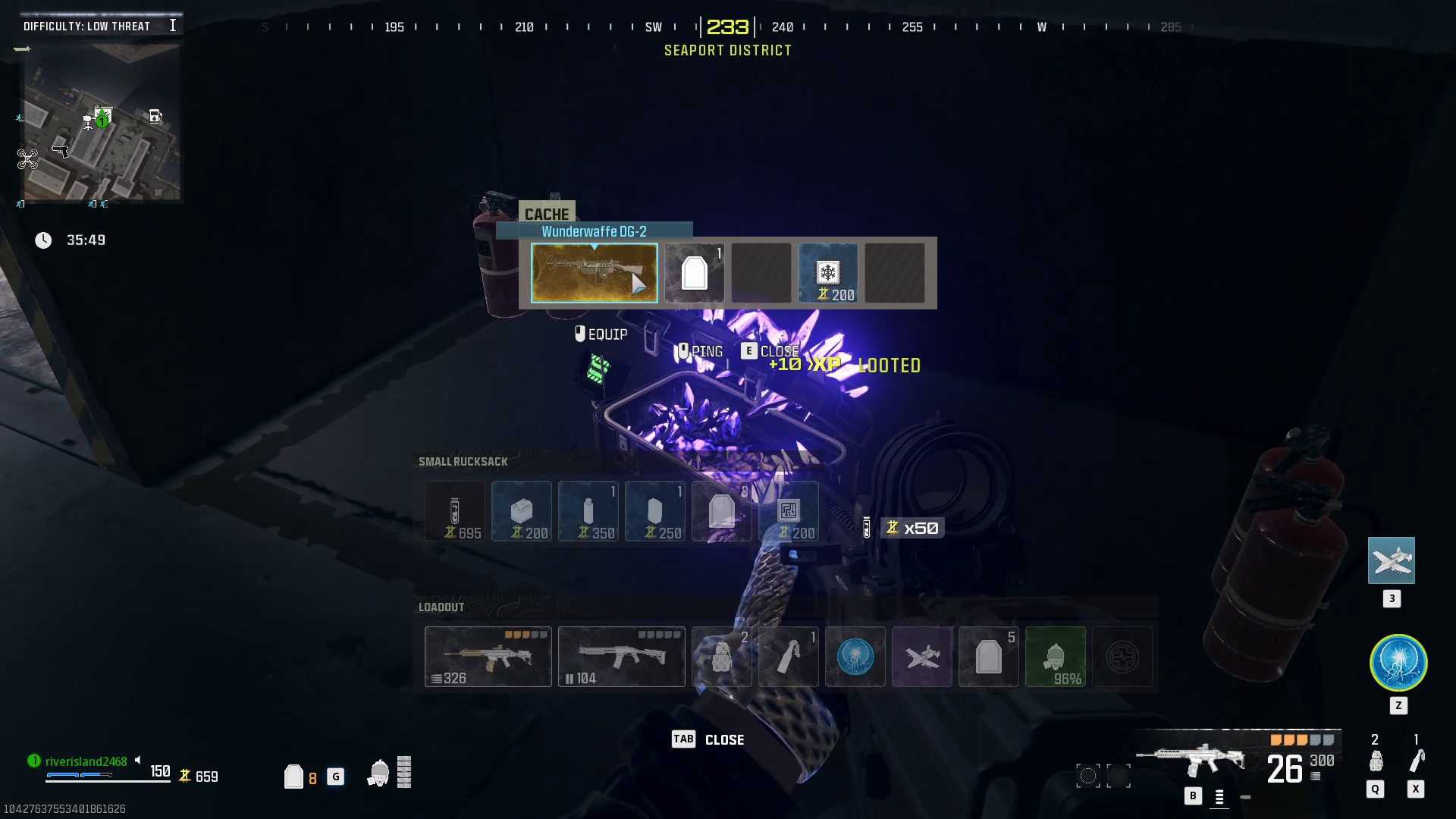The height and width of the screenshot is (819, 1456).
Task: Take the armor plate from the cache
Action: click(x=694, y=273)
